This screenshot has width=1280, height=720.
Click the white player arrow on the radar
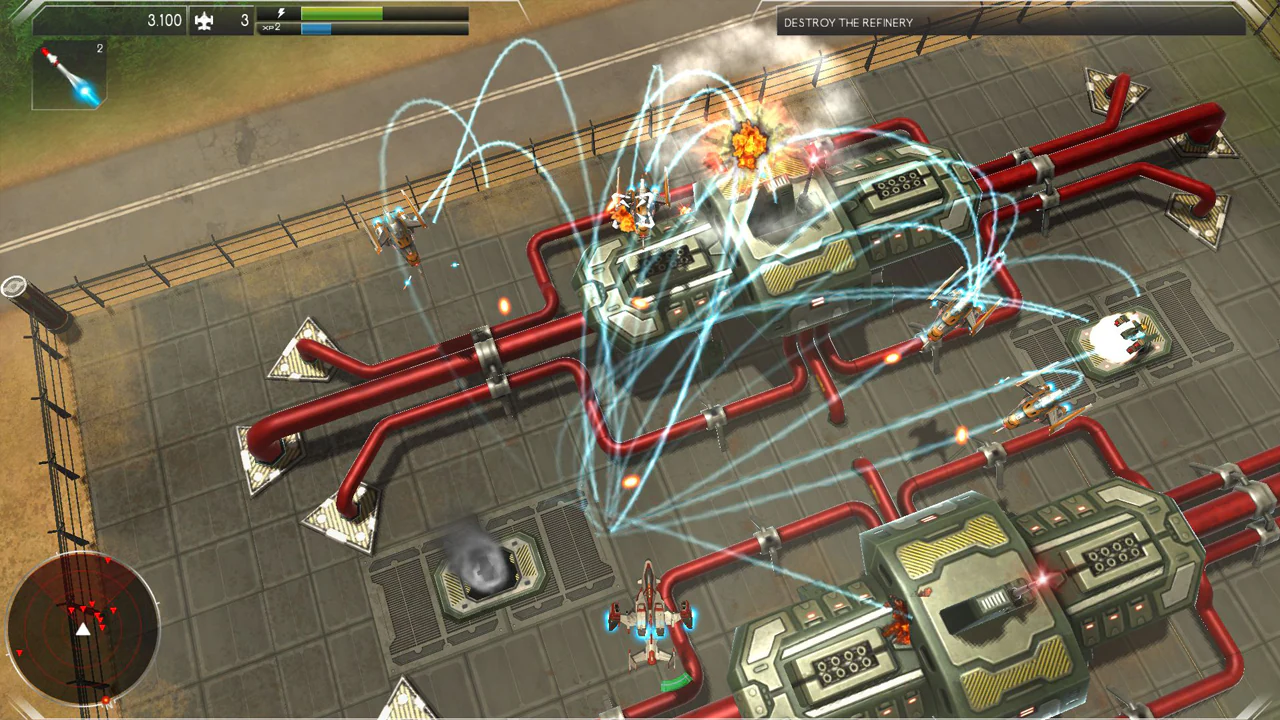coord(82,630)
